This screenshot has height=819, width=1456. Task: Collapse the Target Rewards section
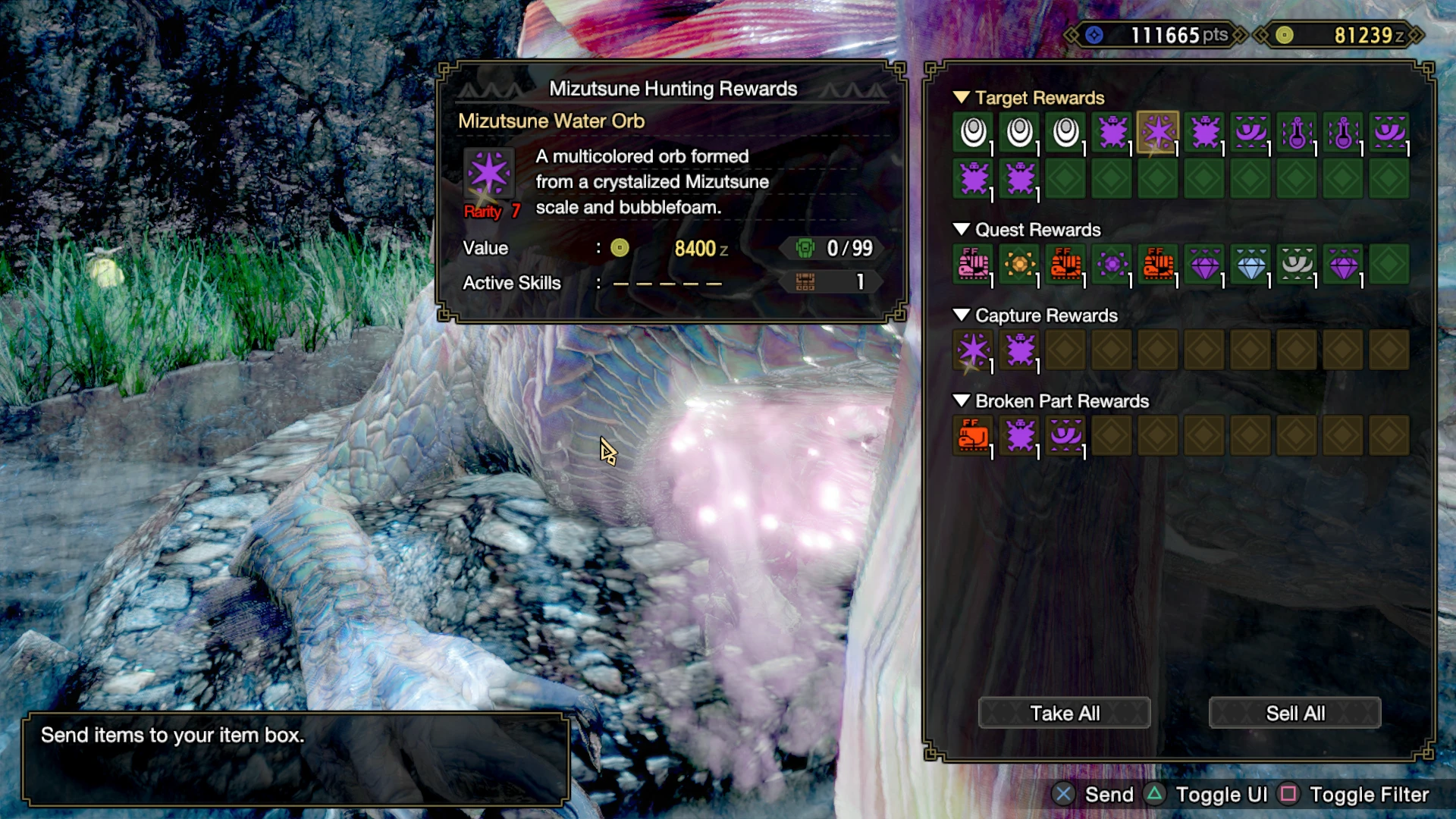[963, 97]
